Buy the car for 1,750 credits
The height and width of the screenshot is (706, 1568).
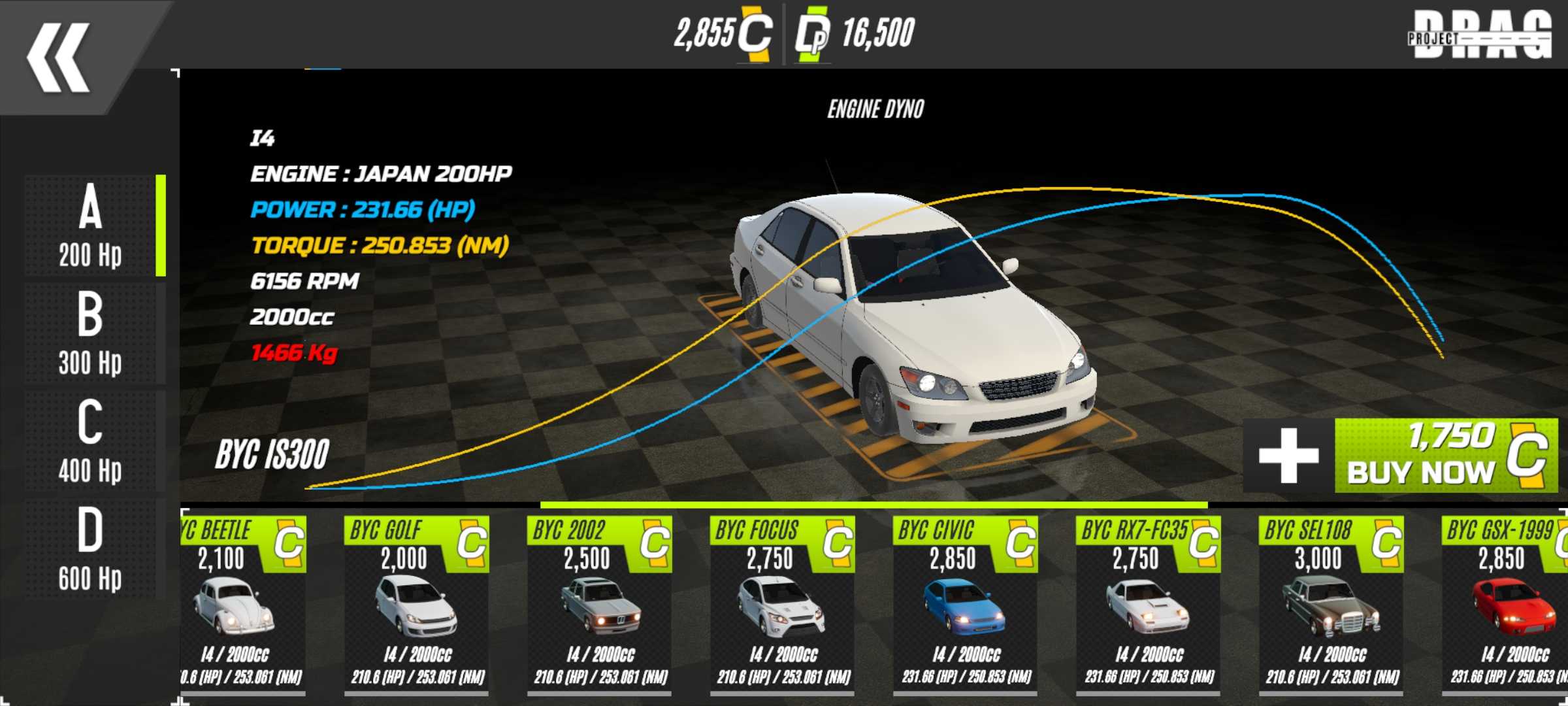tap(1445, 456)
